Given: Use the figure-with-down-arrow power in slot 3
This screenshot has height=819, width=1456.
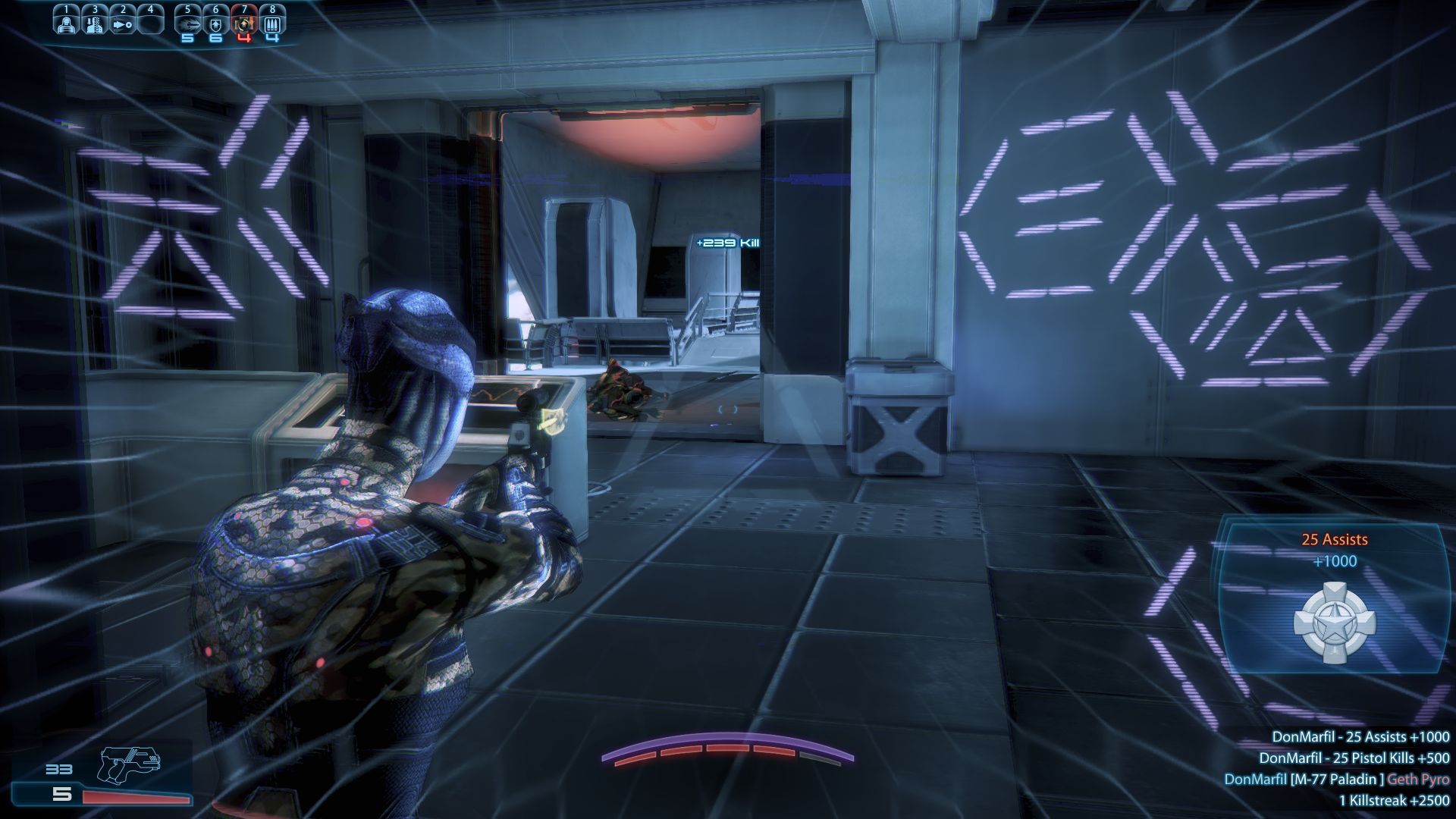Looking at the screenshot, I should (94, 22).
